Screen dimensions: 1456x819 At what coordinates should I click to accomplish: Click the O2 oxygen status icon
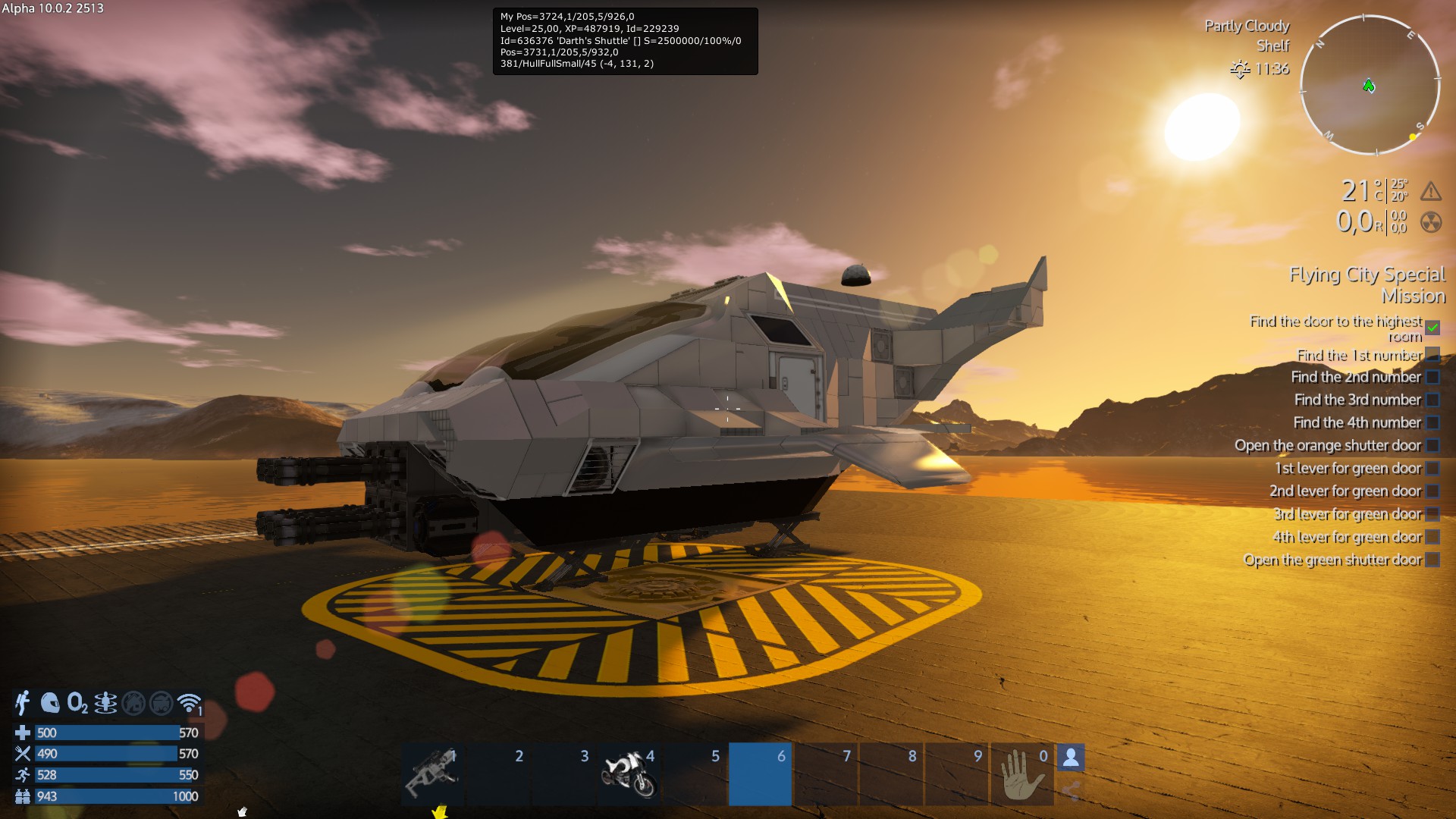pyautogui.click(x=77, y=703)
